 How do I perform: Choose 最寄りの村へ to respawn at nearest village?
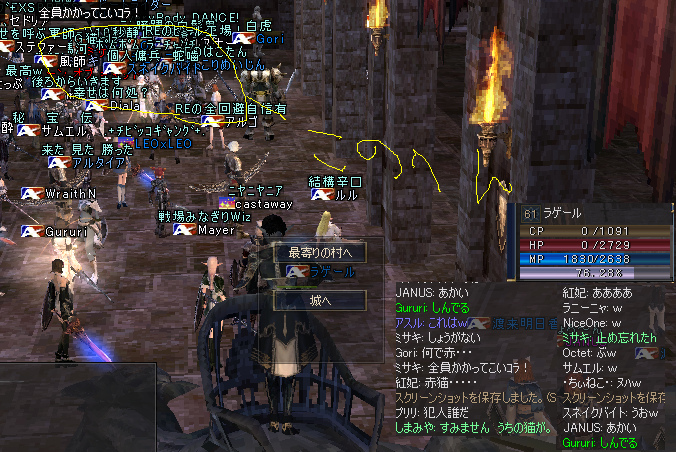tap(320, 252)
